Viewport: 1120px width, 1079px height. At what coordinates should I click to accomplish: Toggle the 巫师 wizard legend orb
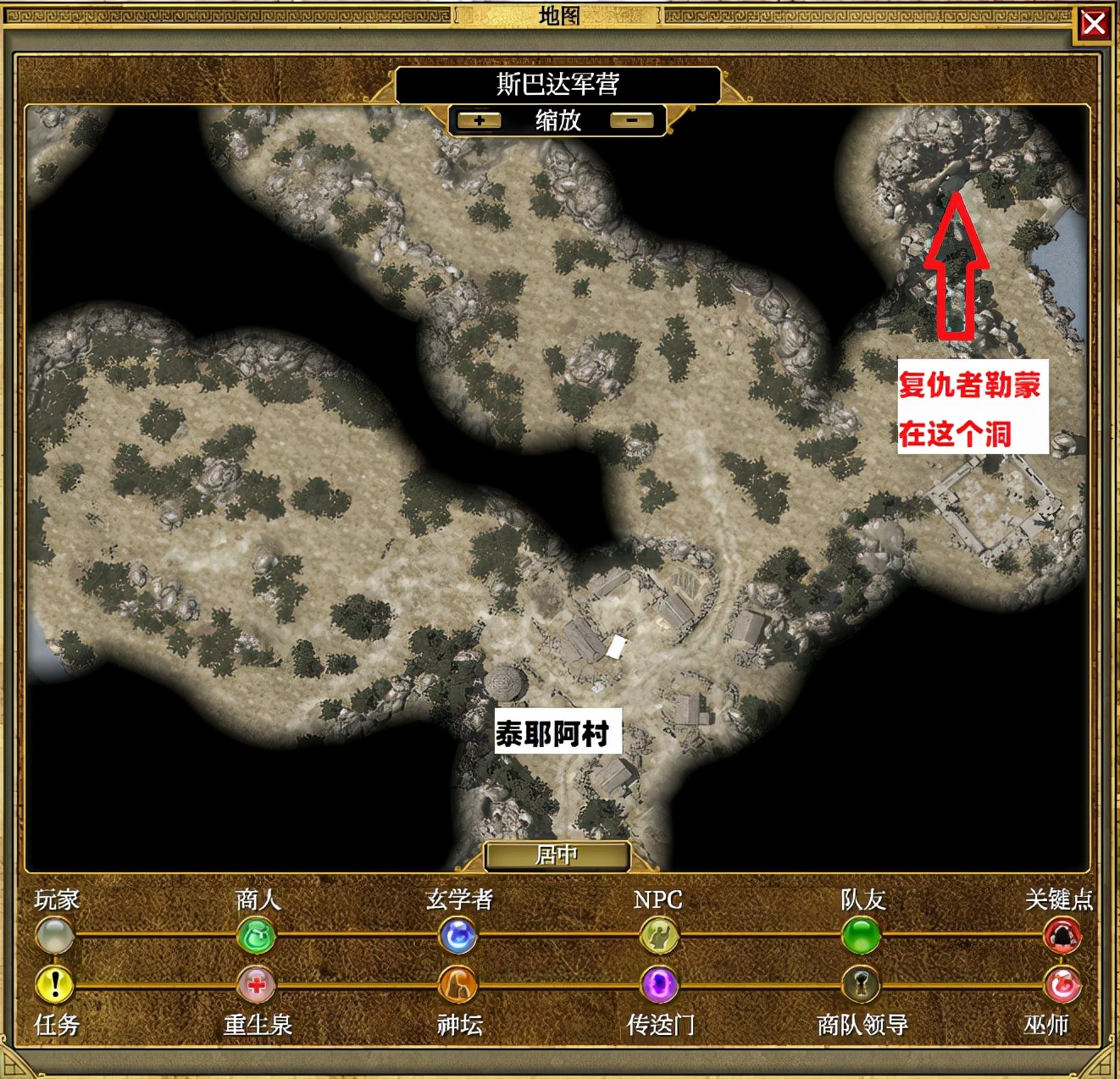pos(1062,984)
